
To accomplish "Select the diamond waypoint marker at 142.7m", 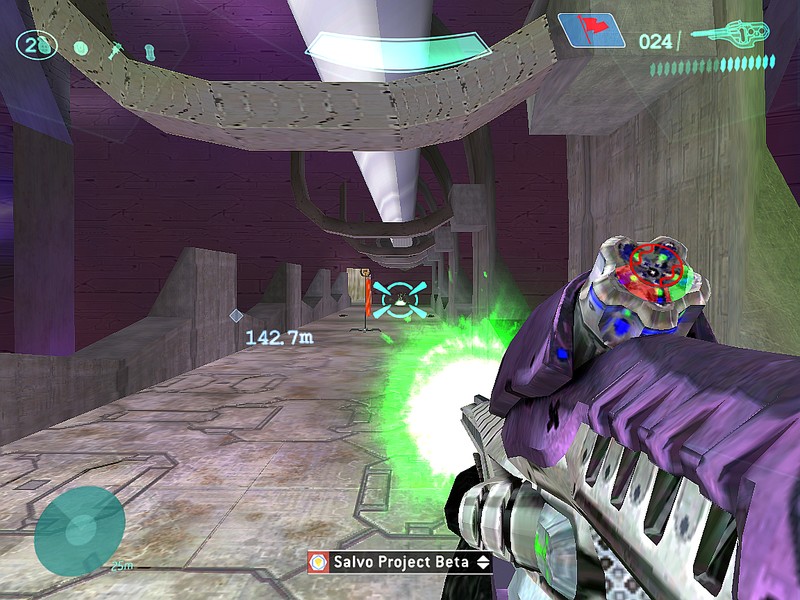I will (x=236, y=316).
